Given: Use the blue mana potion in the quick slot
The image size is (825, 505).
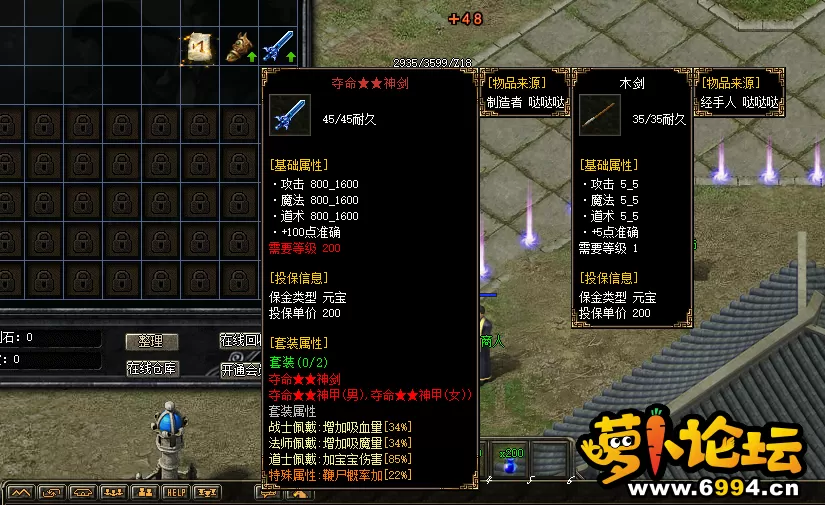Looking at the screenshot, I should tap(510, 467).
